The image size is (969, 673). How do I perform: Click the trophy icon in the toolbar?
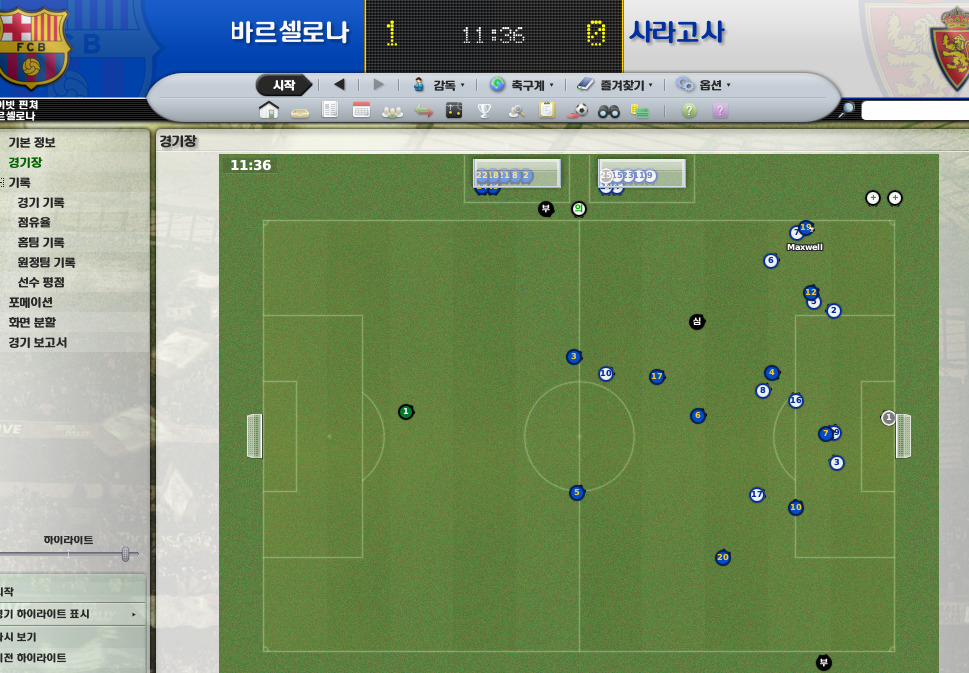pyautogui.click(x=485, y=110)
